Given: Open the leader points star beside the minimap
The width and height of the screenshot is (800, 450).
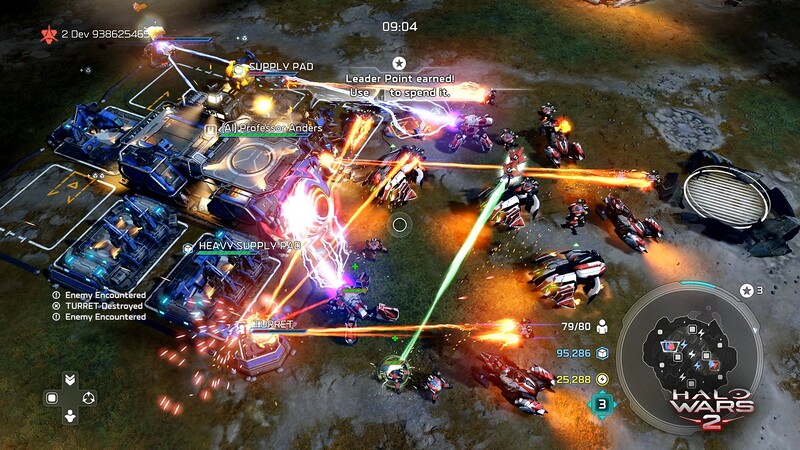Looking at the screenshot, I should point(745,290).
